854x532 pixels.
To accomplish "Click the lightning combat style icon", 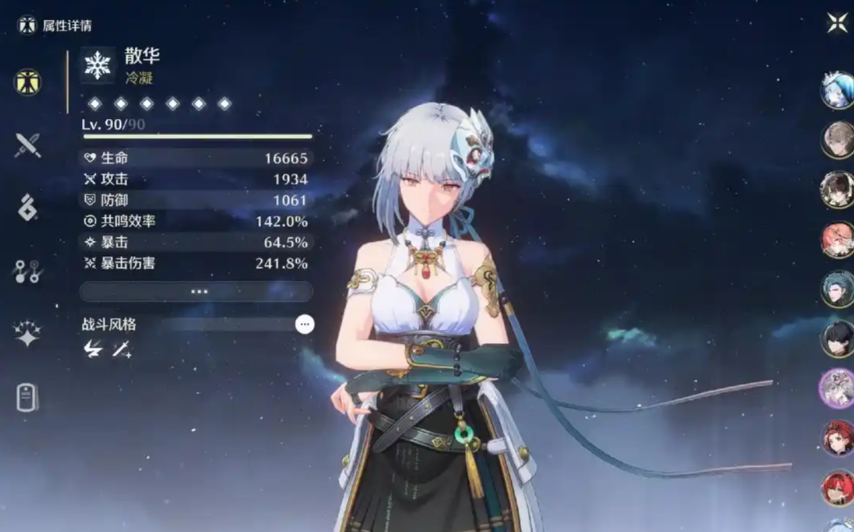I will [94, 349].
